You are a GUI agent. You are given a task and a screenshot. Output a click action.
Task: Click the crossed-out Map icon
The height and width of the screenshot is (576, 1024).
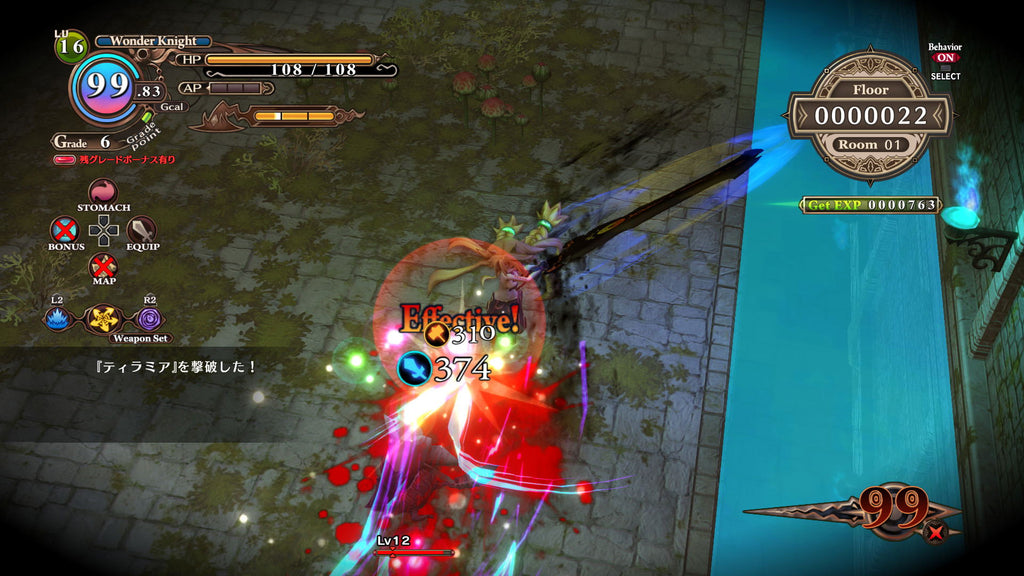pos(103,266)
